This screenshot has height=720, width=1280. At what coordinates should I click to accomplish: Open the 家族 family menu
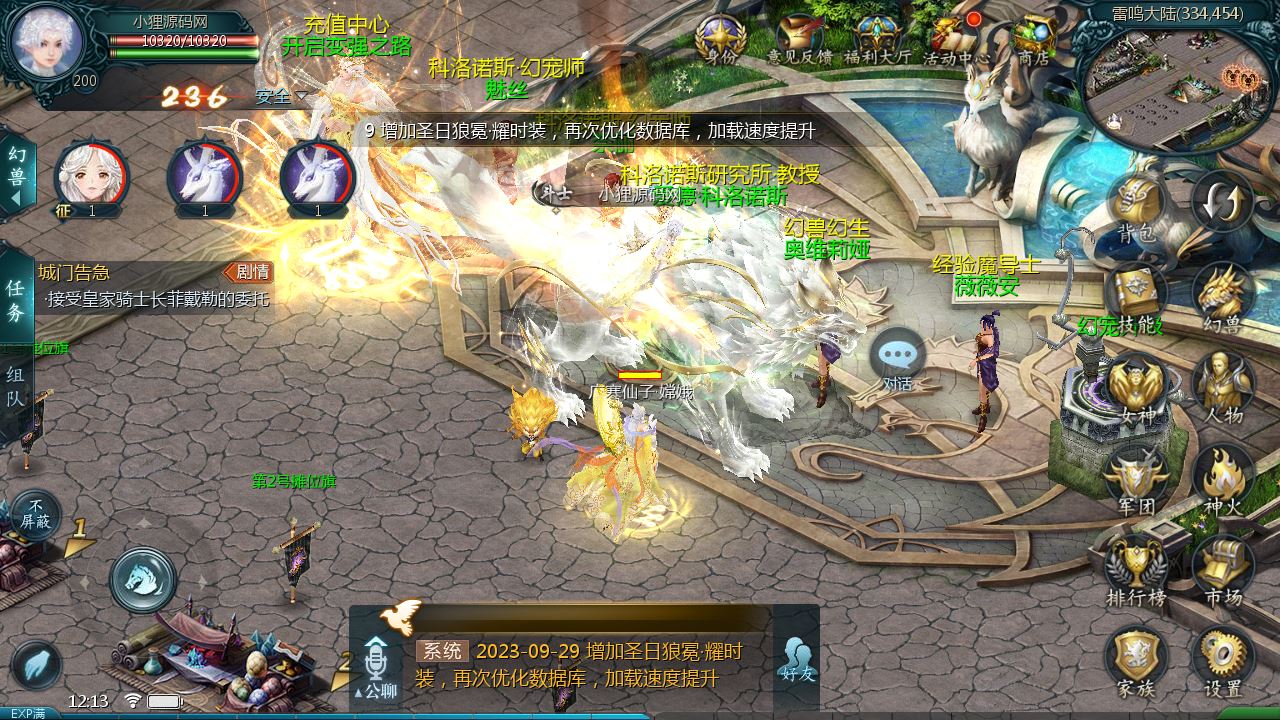tap(1136, 660)
